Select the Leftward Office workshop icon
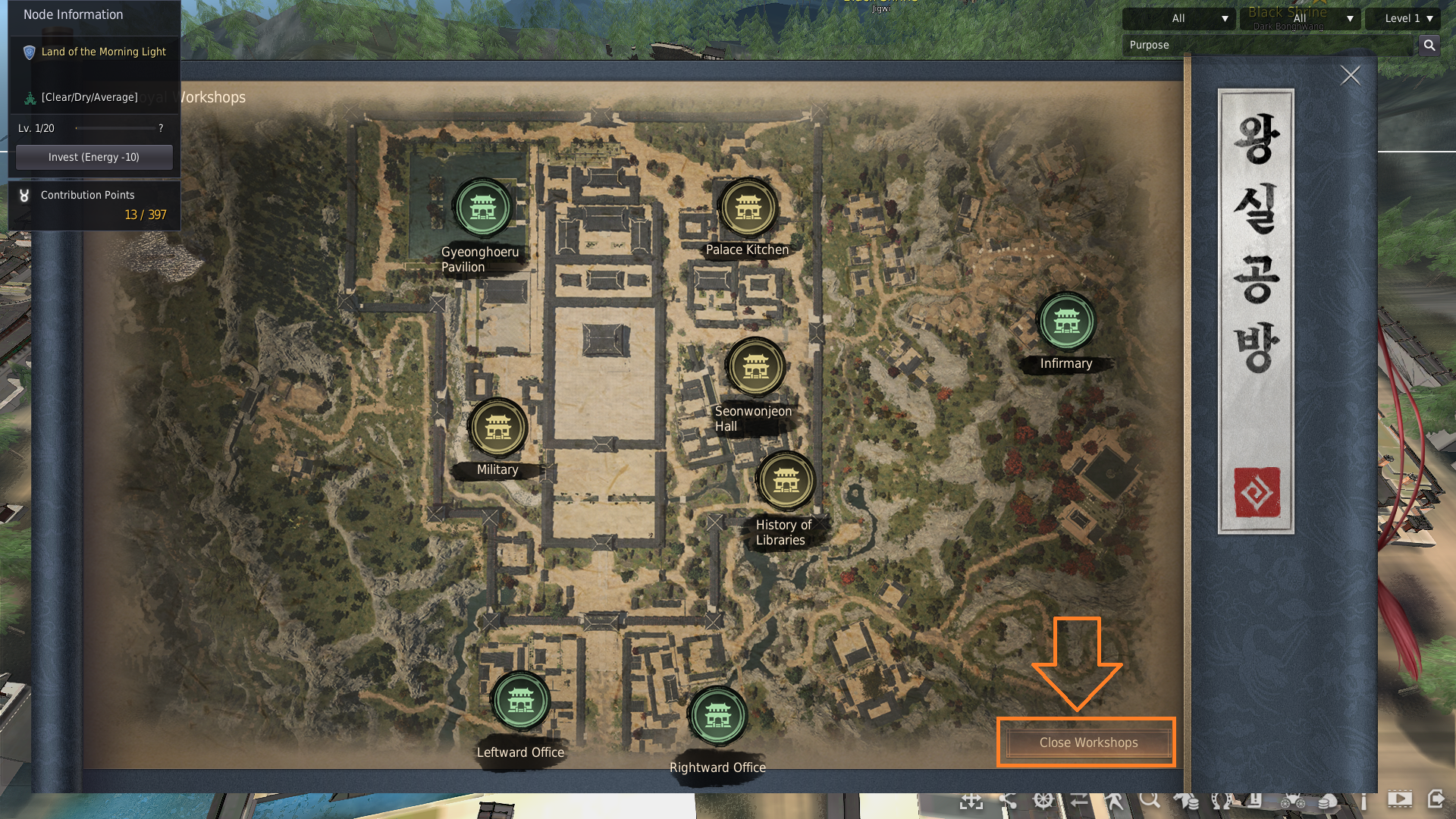Screen dimensions: 1456x819 [x=521, y=701]
